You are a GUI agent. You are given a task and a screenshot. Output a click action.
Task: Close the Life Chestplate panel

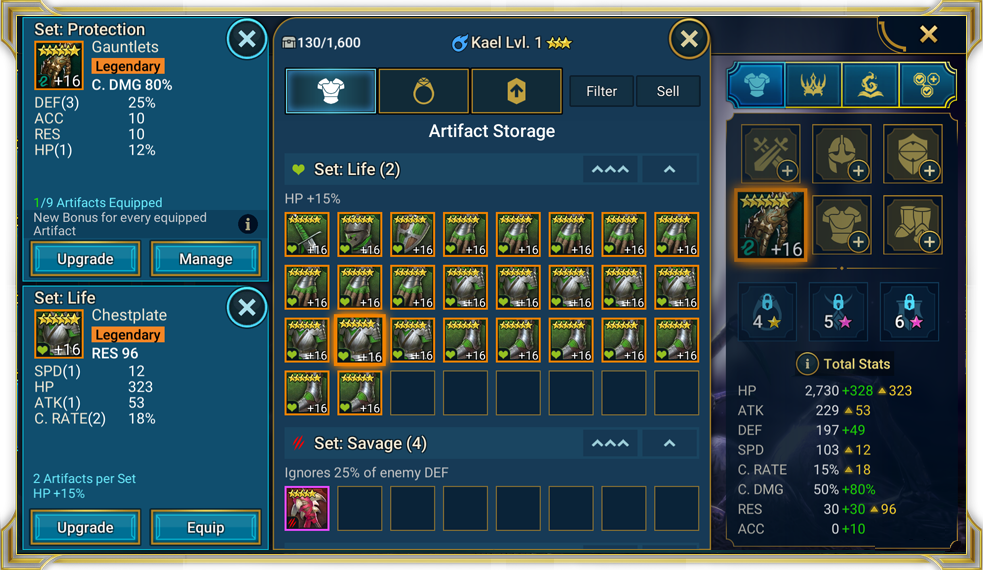[x=246, y=308]
